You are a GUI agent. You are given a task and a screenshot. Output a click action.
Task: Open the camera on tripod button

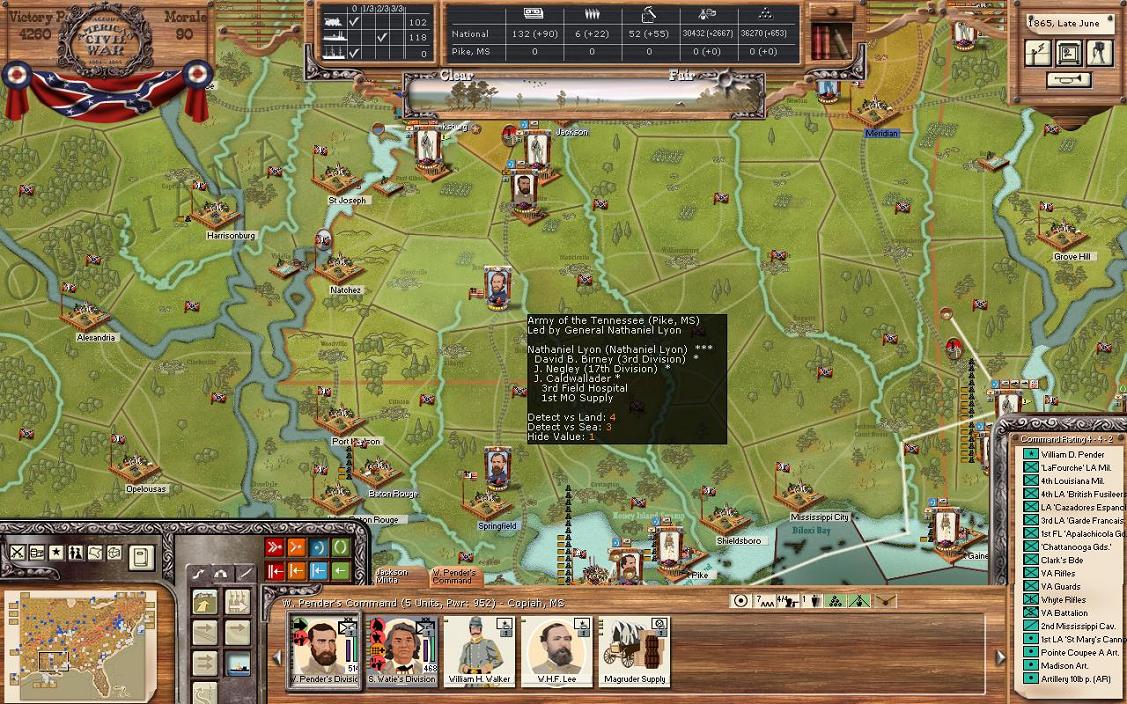point(1100,53)
